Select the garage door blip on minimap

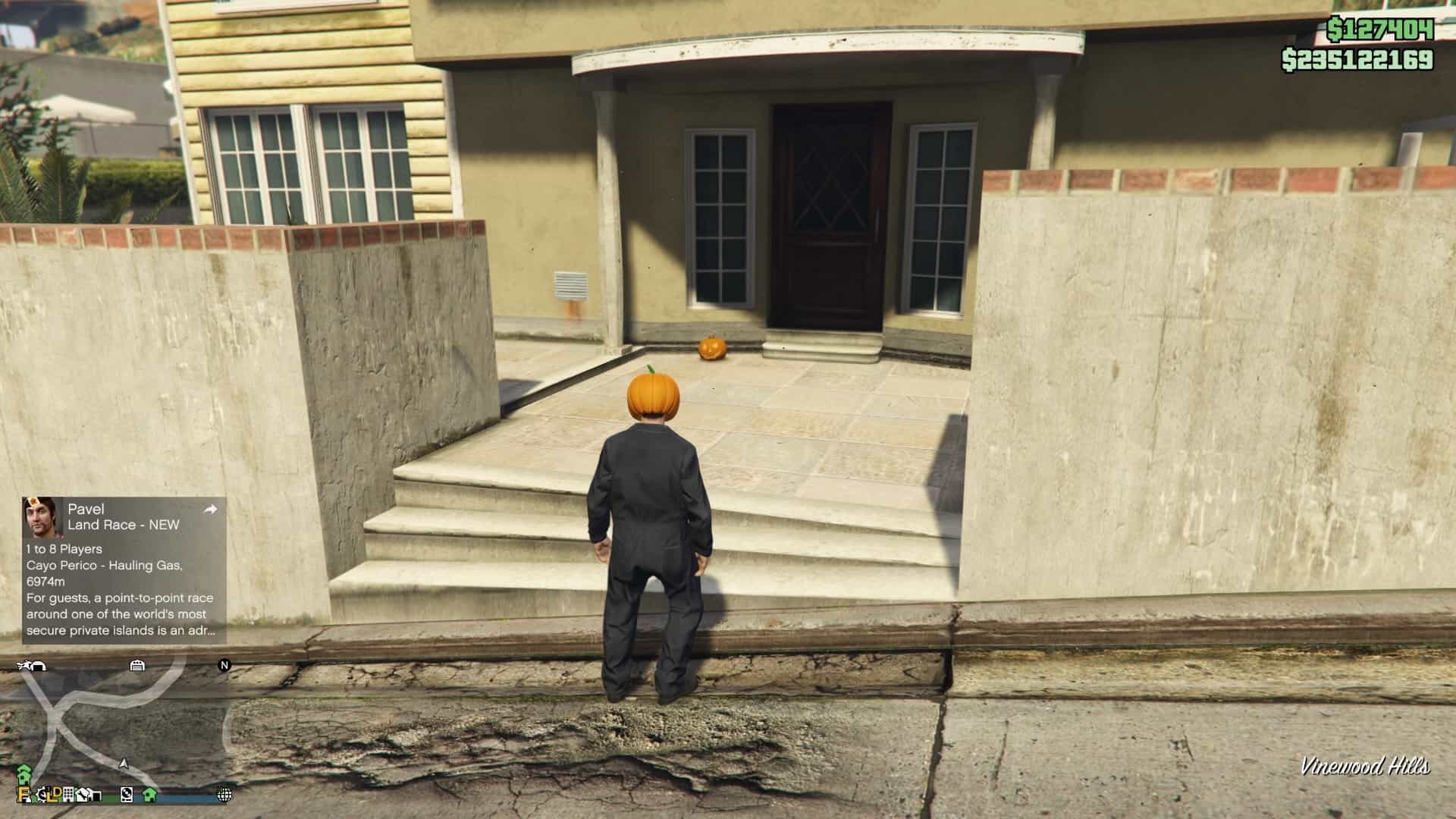137,665
